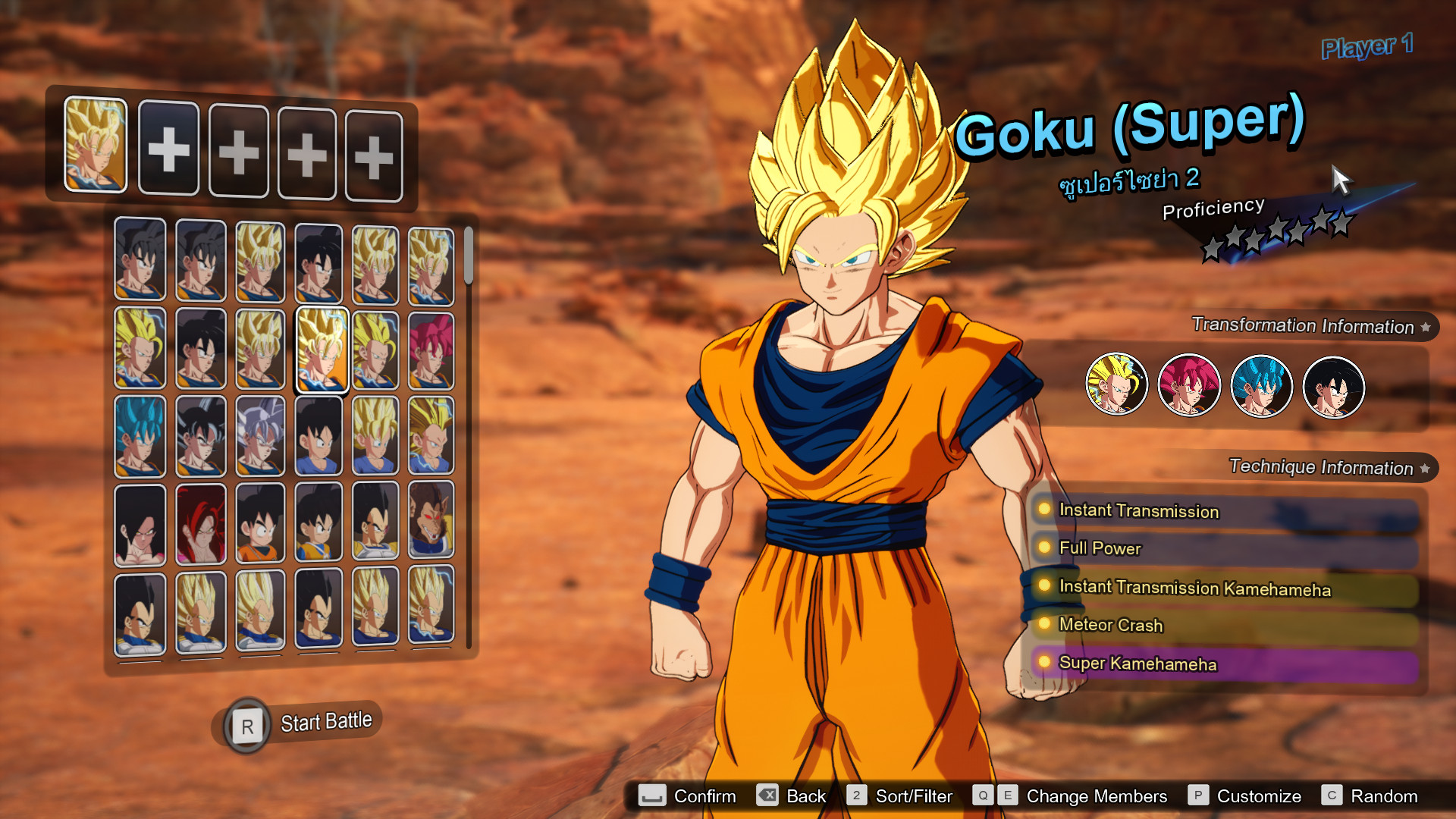
Task: Open Sort/Filter
Action: pyautogui.click(x=914, y=796)
